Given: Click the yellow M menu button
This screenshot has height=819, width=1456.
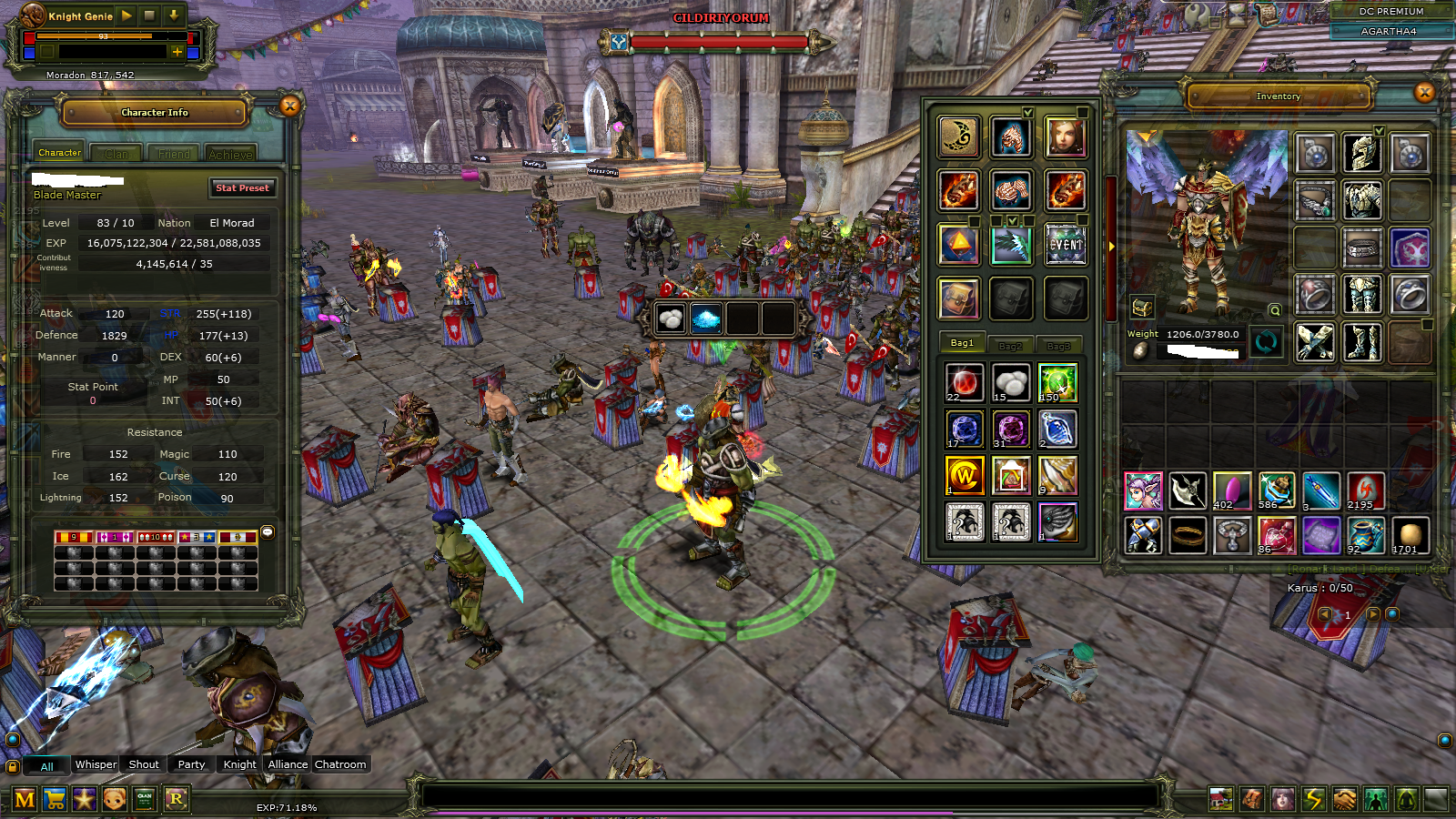Looking at the screenshot, I should (x=25, y=800).
